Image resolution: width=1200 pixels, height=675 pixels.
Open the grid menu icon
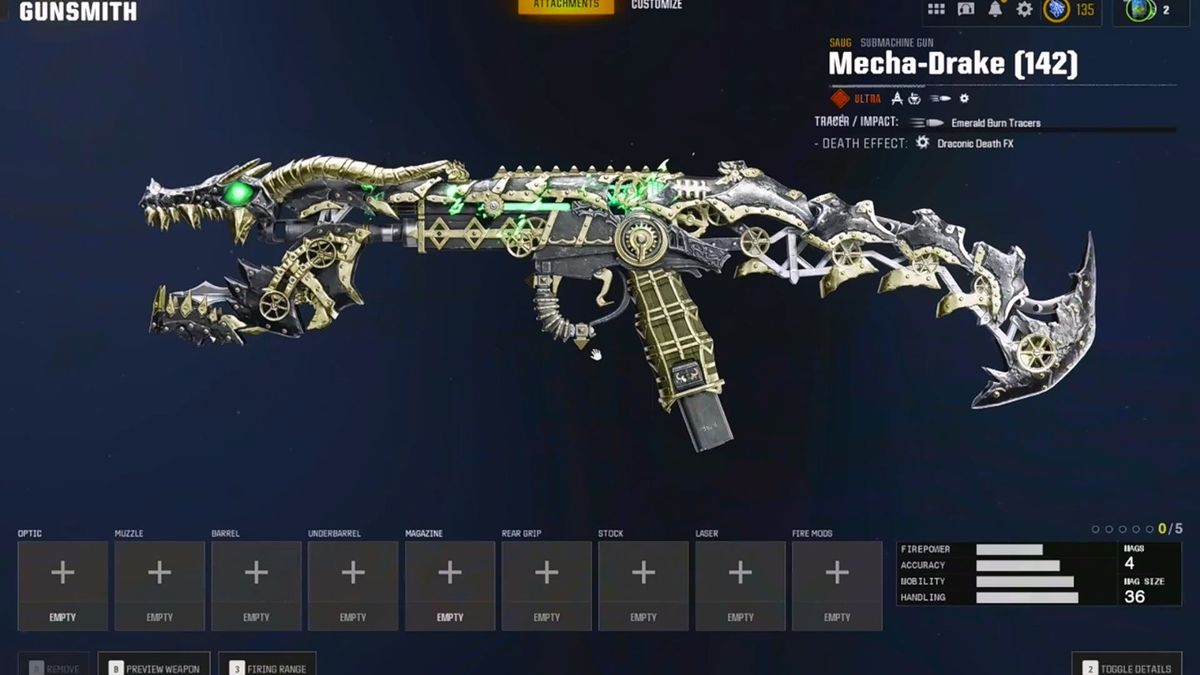[936, 9]
